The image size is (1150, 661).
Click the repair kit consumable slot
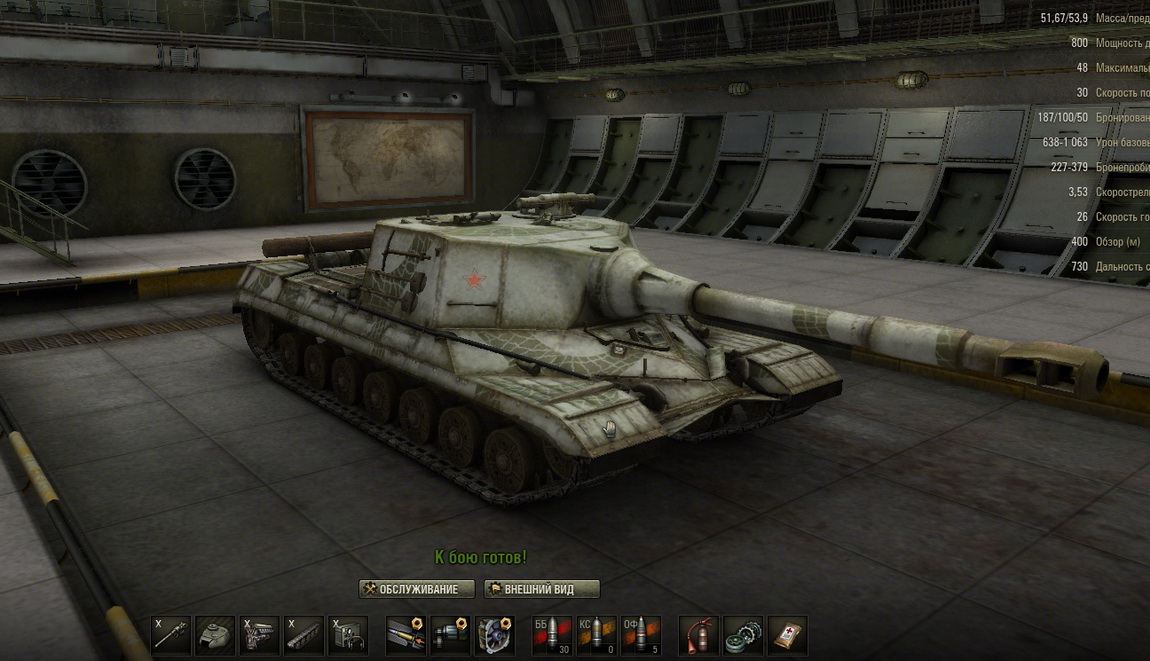(x=743, y=636)
